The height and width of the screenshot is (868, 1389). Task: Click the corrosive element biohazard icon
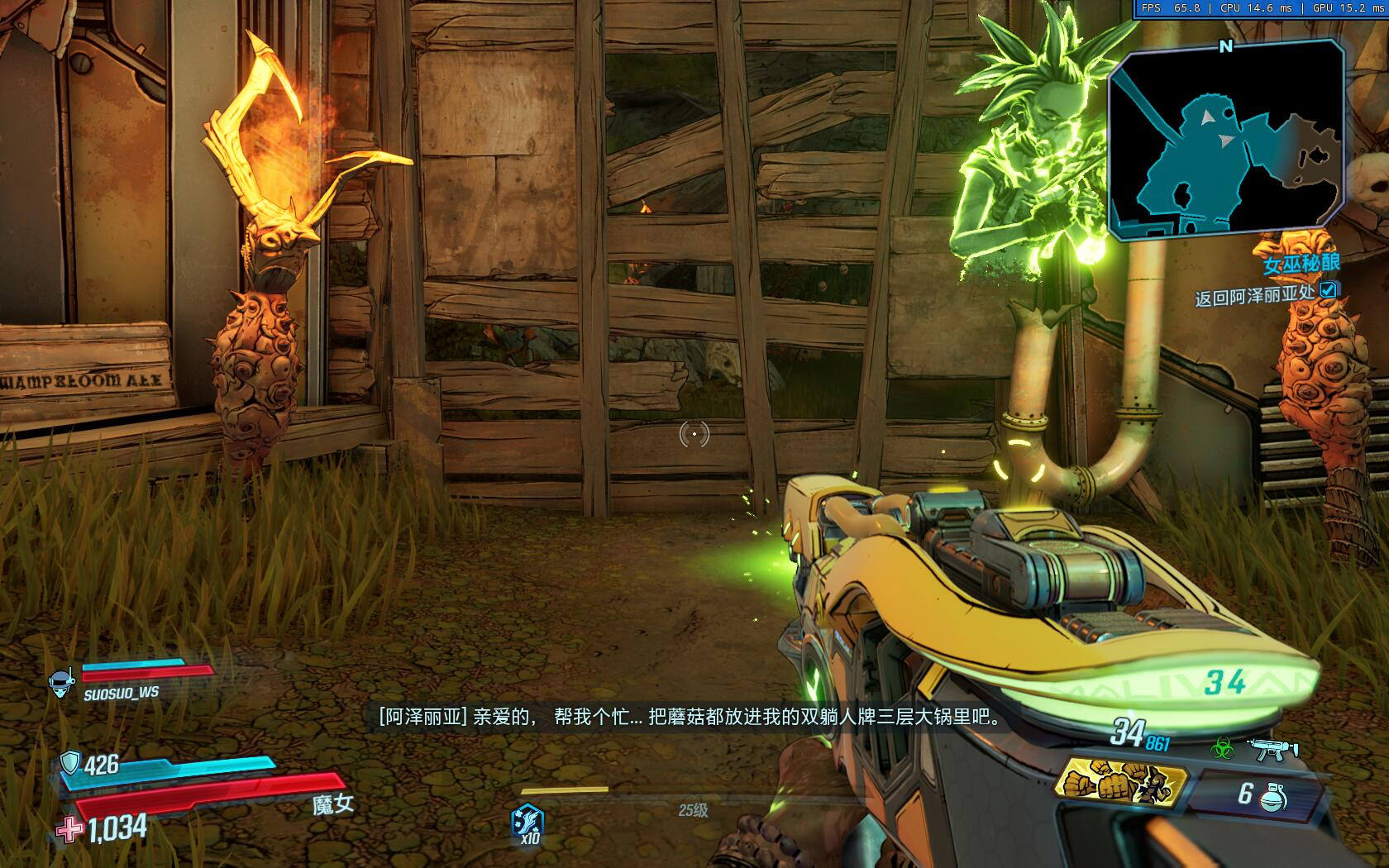point(1222,750)
